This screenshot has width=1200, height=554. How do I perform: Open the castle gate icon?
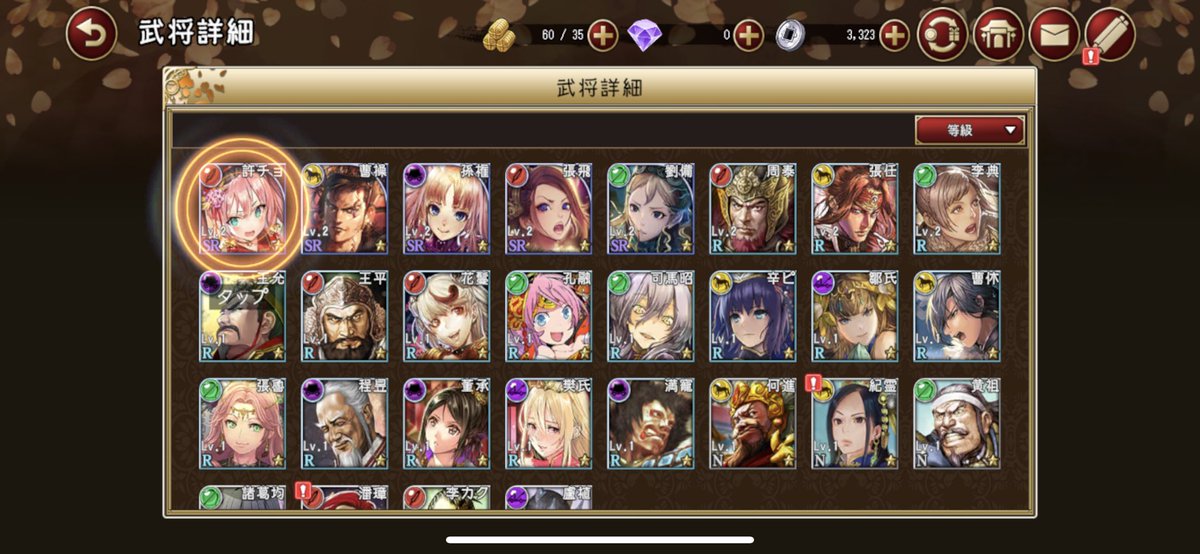point(998,35)
